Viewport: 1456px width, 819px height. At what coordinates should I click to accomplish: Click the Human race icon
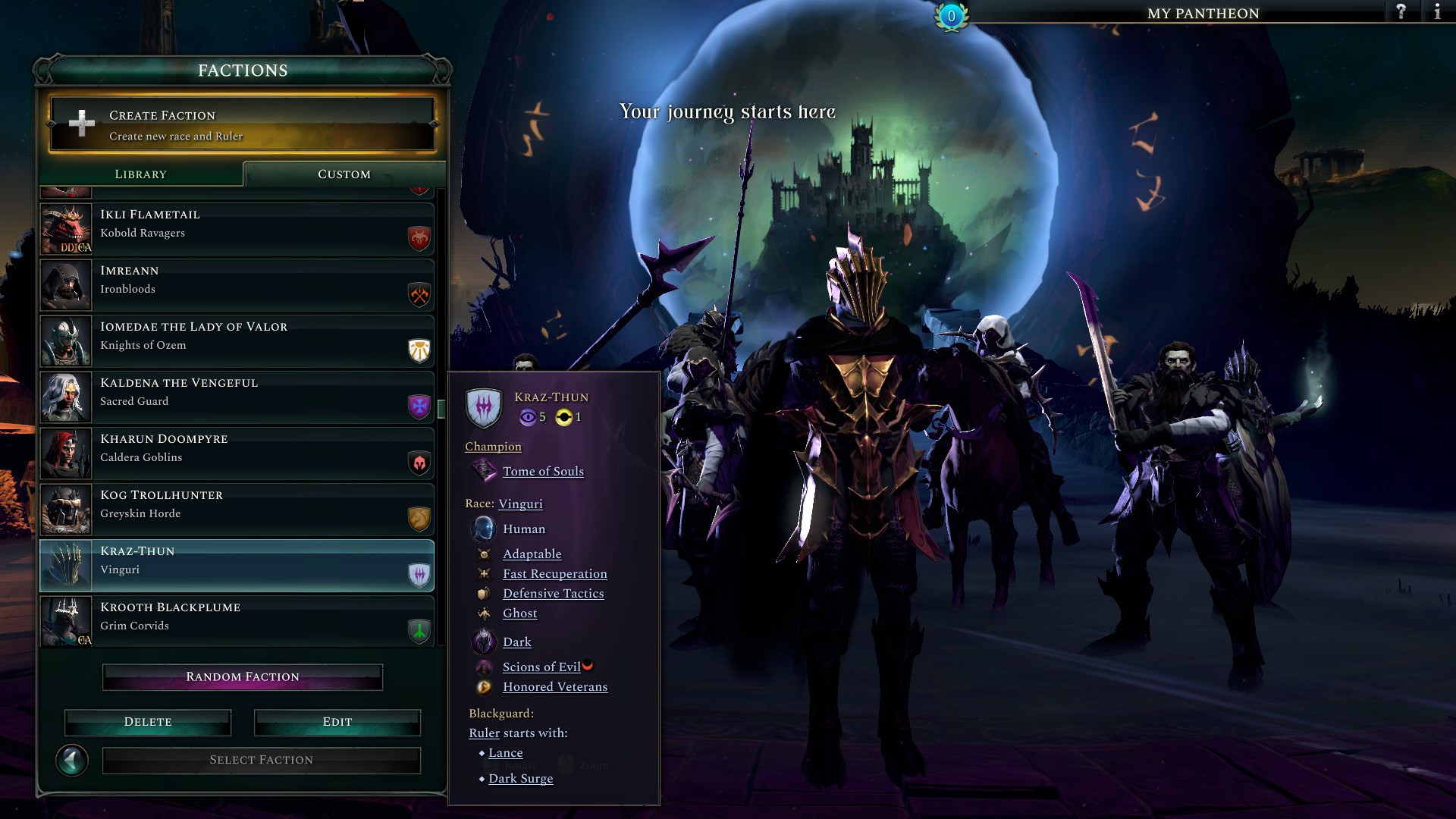click(484, 529)
